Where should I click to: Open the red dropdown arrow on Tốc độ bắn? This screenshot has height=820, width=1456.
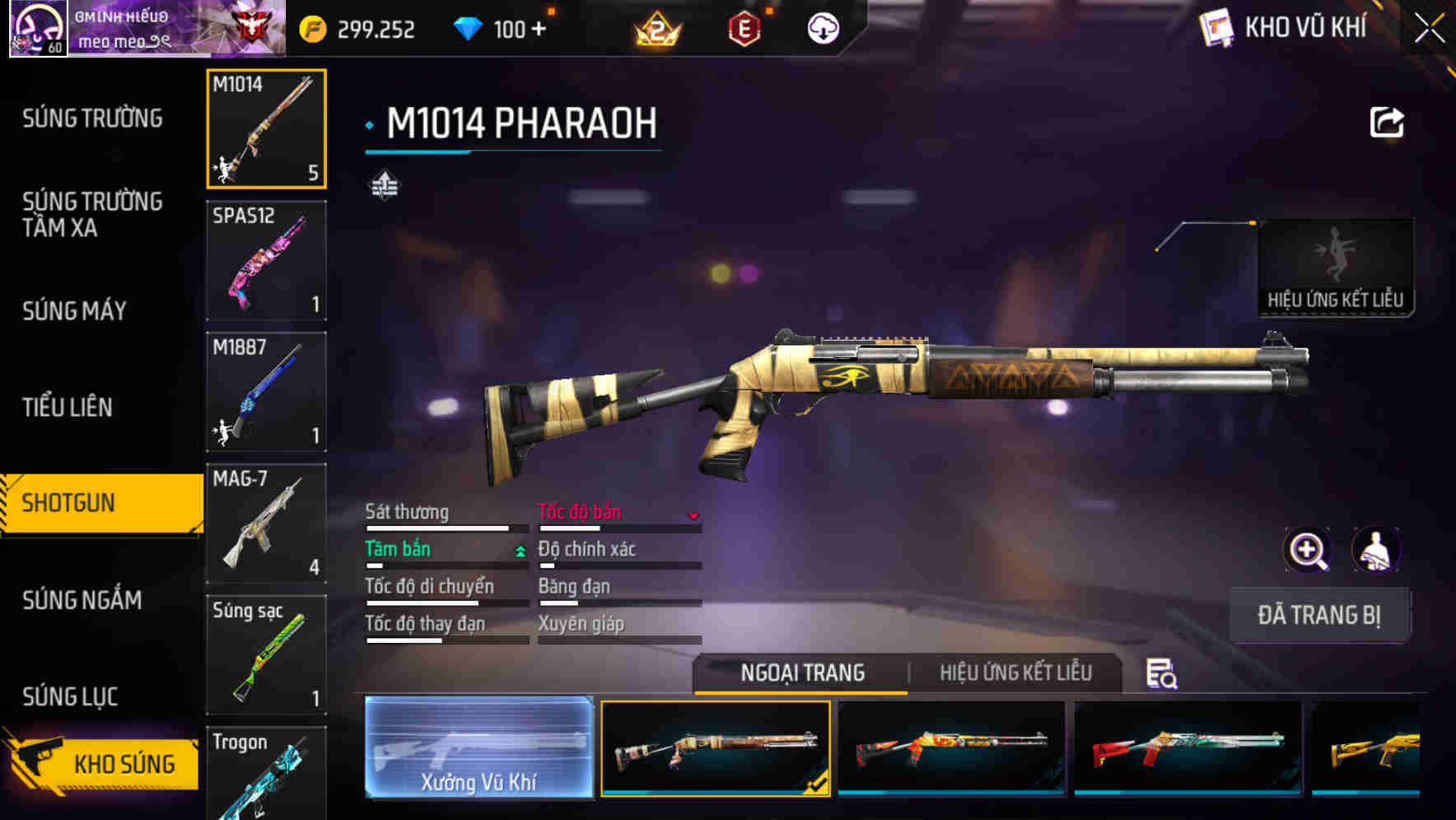pos(693,515)
